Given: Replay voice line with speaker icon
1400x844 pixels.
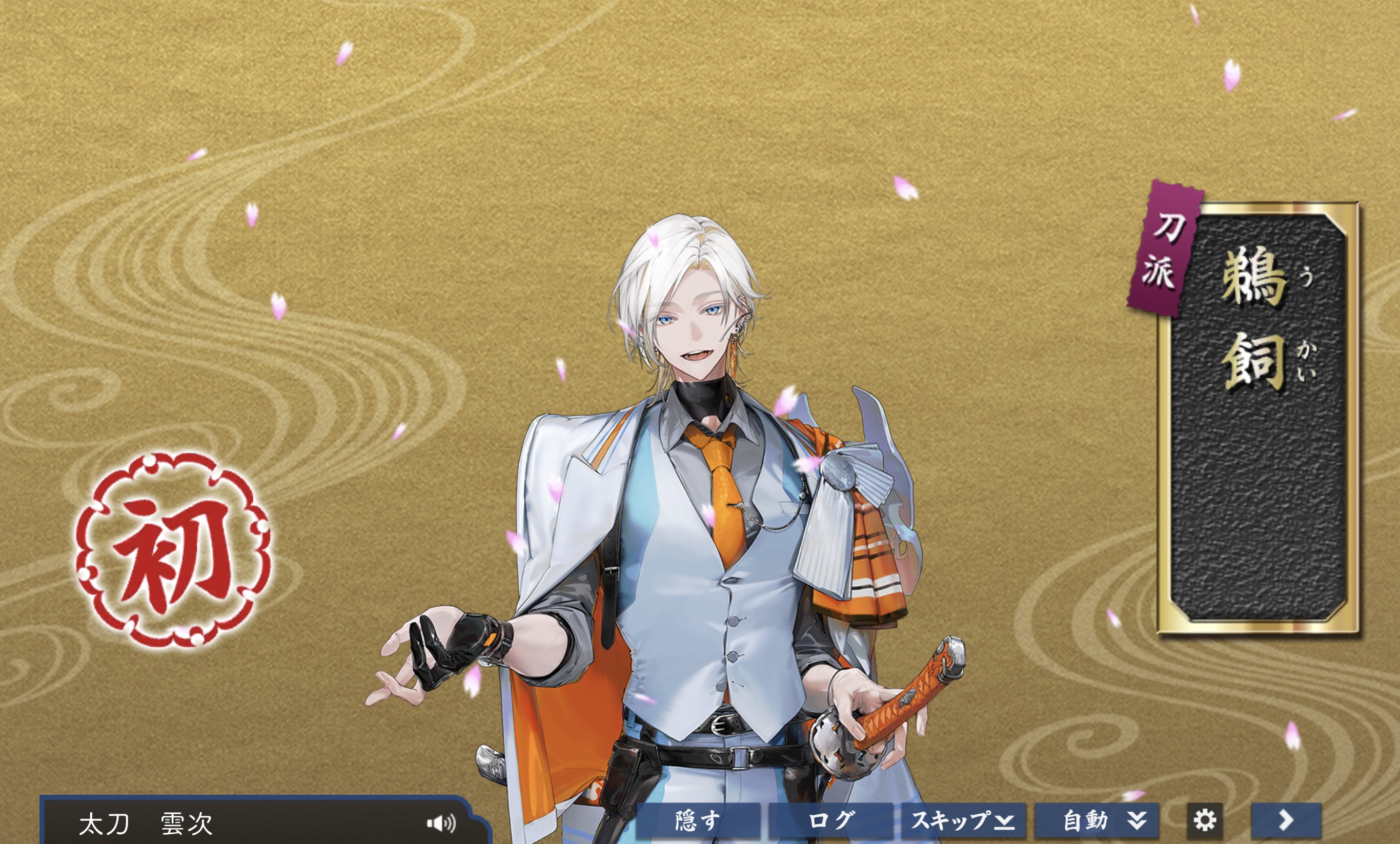Looking at the screenshot, I should [441, 823].
